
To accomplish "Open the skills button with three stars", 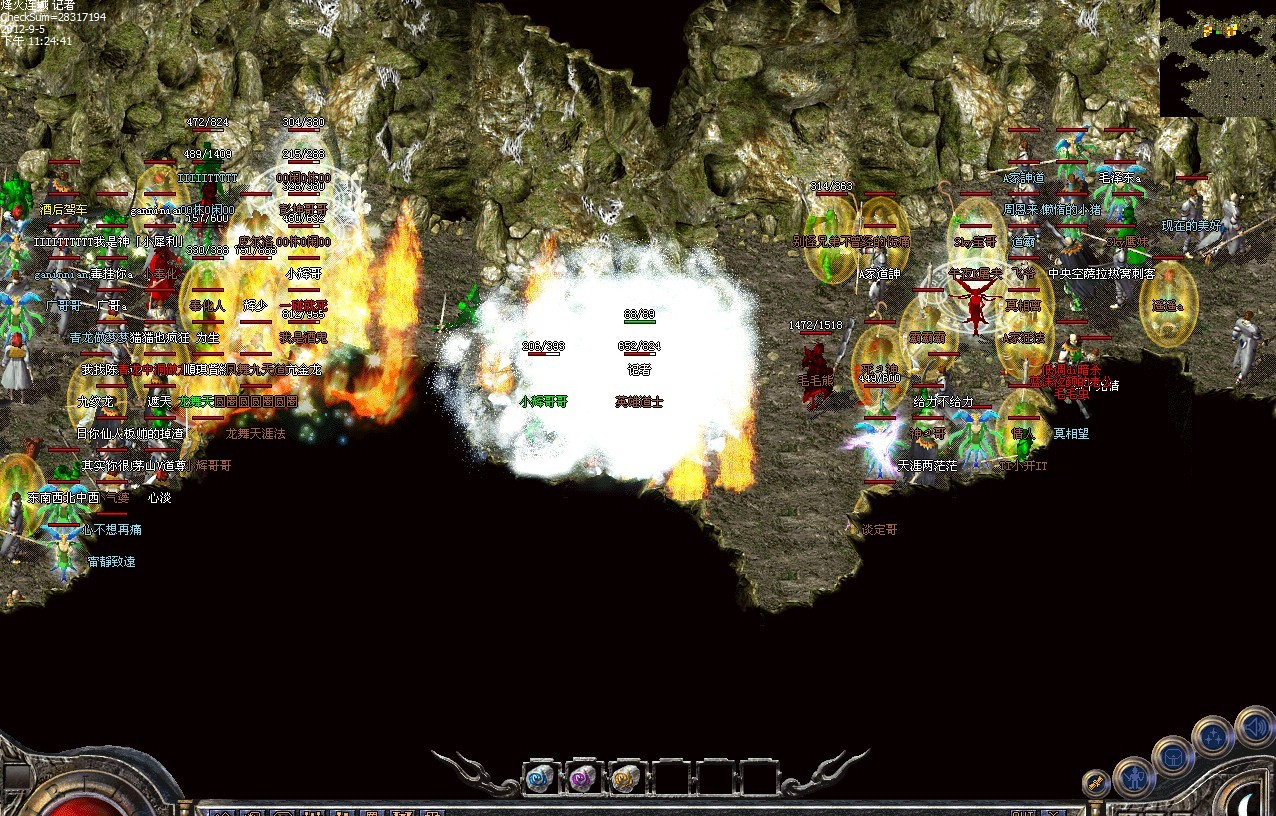I will 1211,737.
